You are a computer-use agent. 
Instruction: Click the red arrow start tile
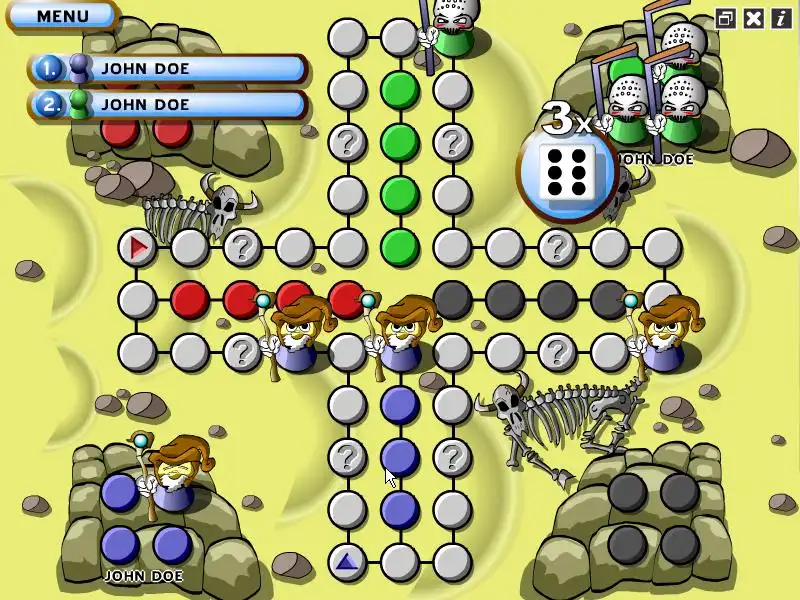tap(137, 246)
